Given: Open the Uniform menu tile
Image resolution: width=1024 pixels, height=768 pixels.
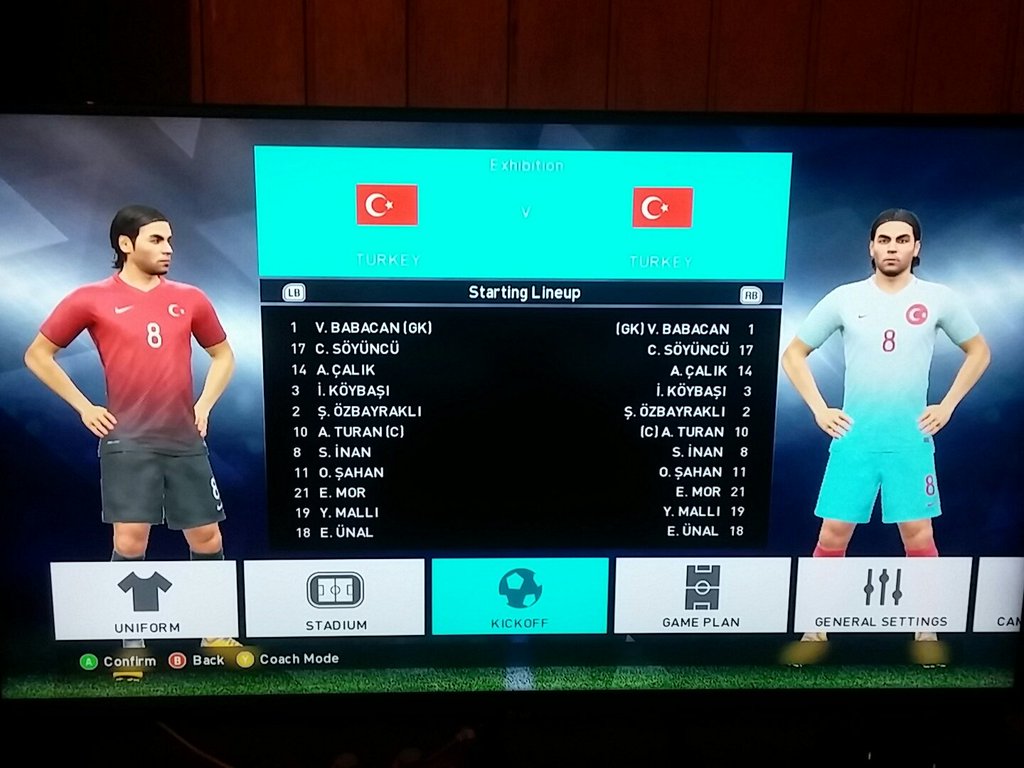Looking at the screenshot, I should click(x=144, y=599).
